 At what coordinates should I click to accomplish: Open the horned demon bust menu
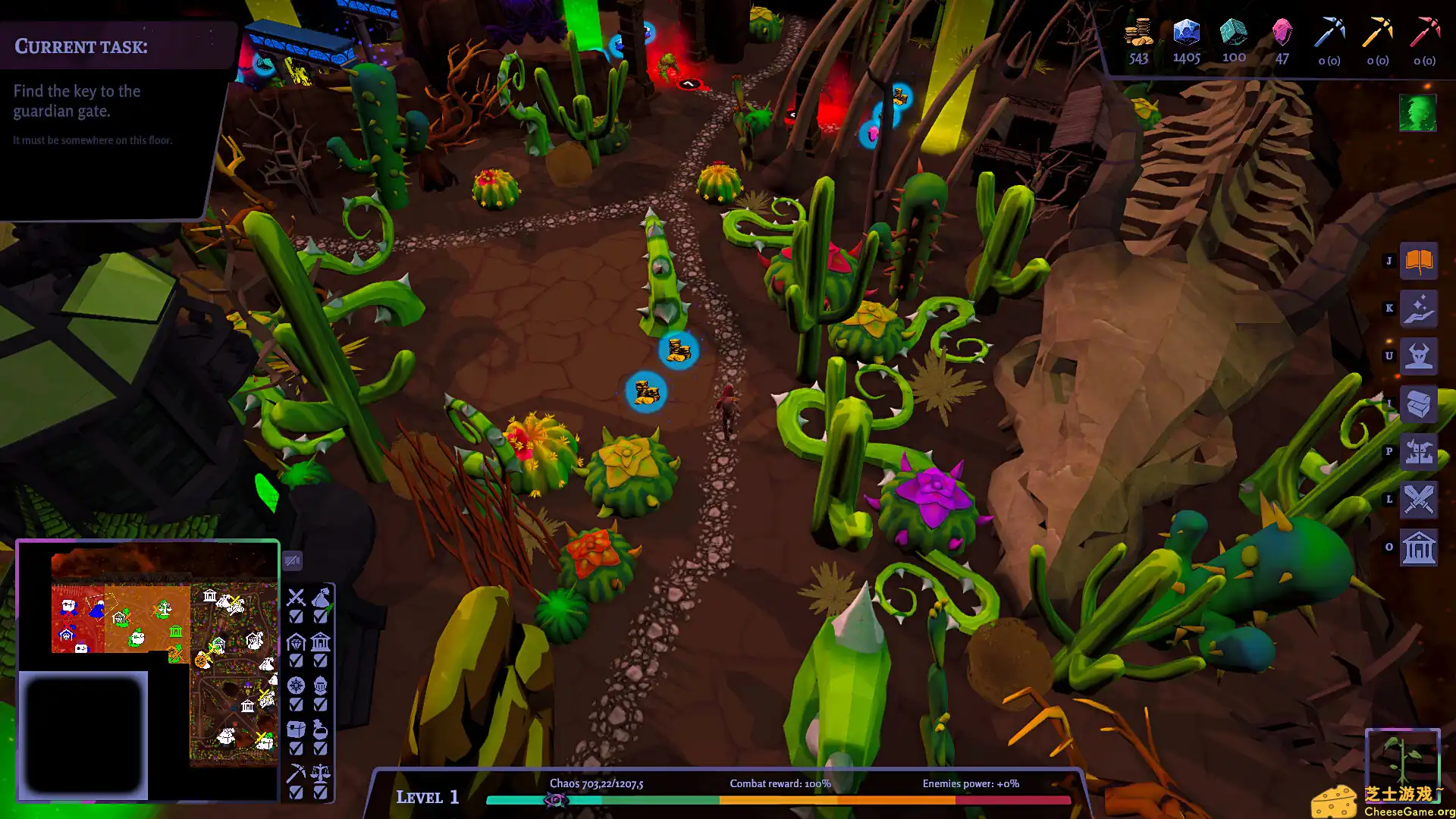coord(1418,356)
